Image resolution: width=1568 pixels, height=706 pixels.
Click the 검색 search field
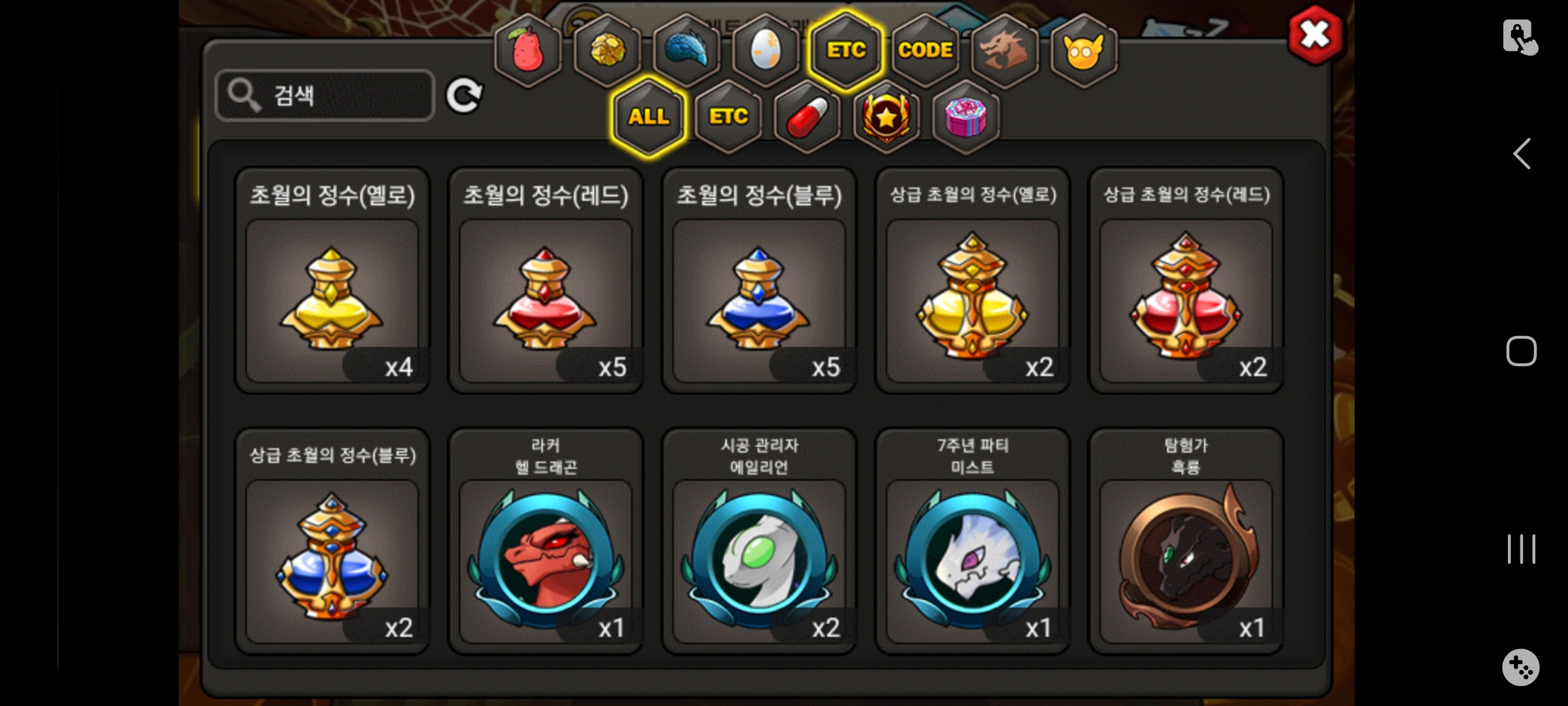325,95
